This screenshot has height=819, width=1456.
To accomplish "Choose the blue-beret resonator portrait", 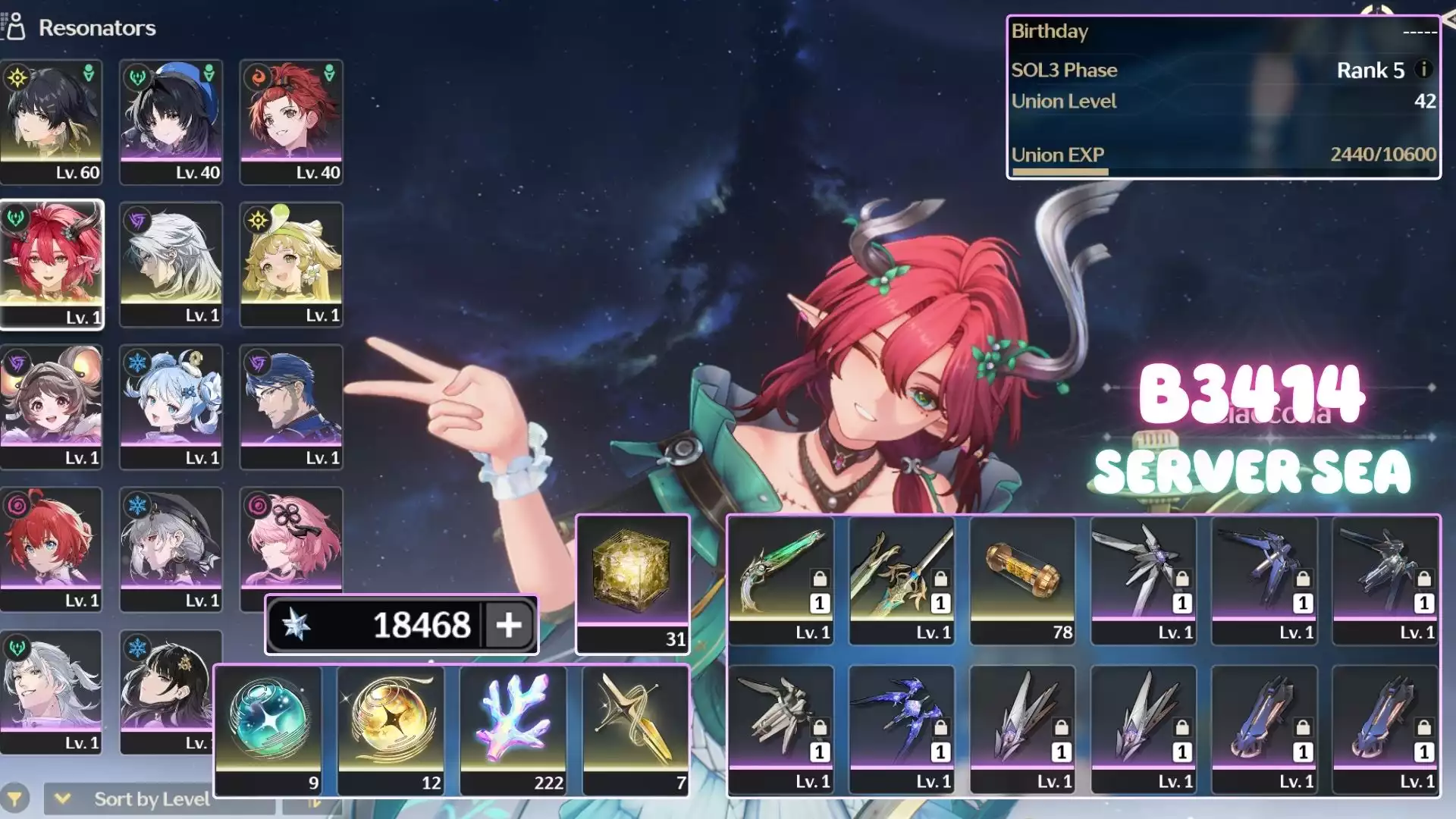I will pyautogui.click(x=171, y=121).
